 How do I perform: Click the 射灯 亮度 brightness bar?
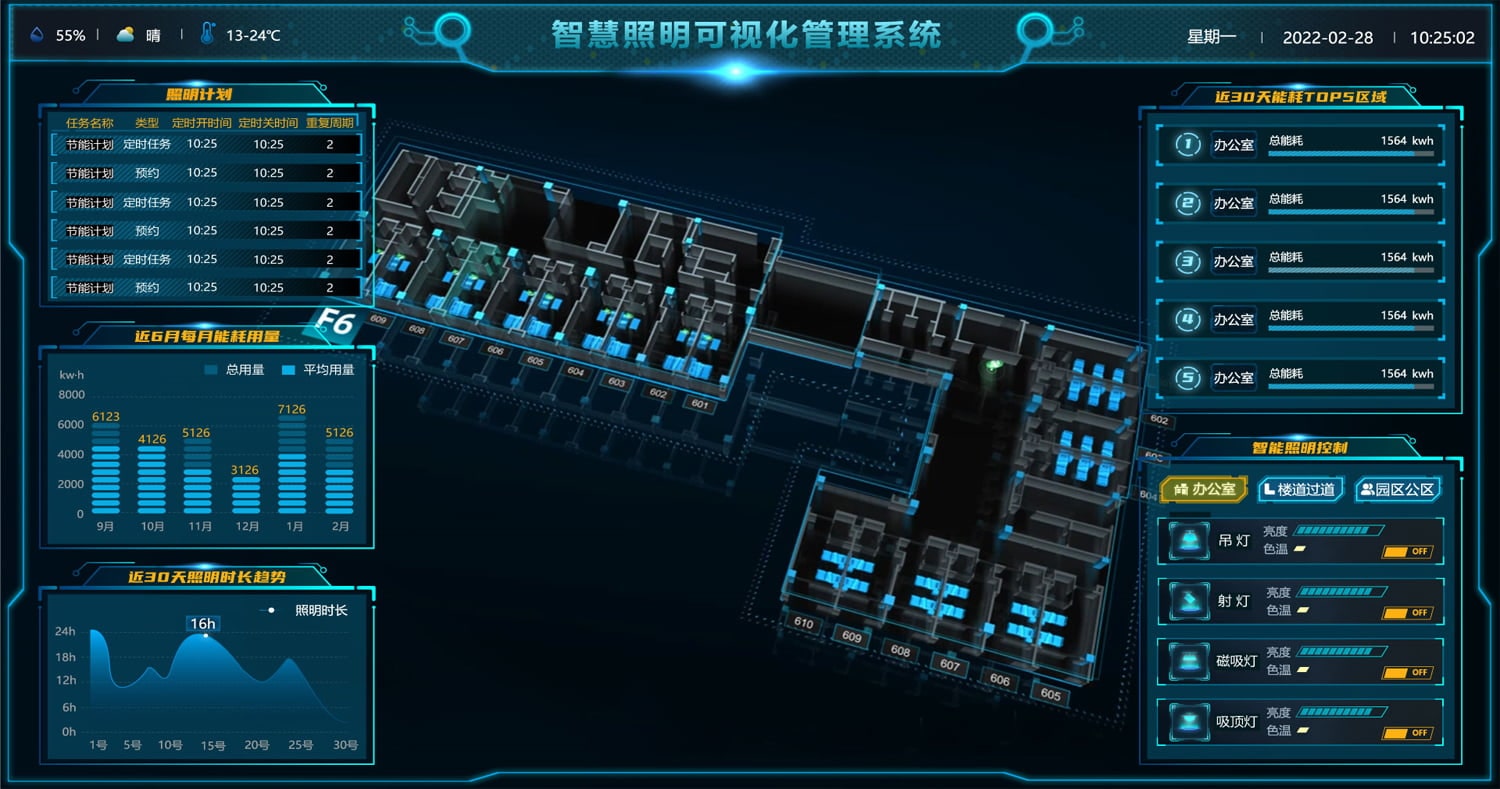tap(1341, 592)
